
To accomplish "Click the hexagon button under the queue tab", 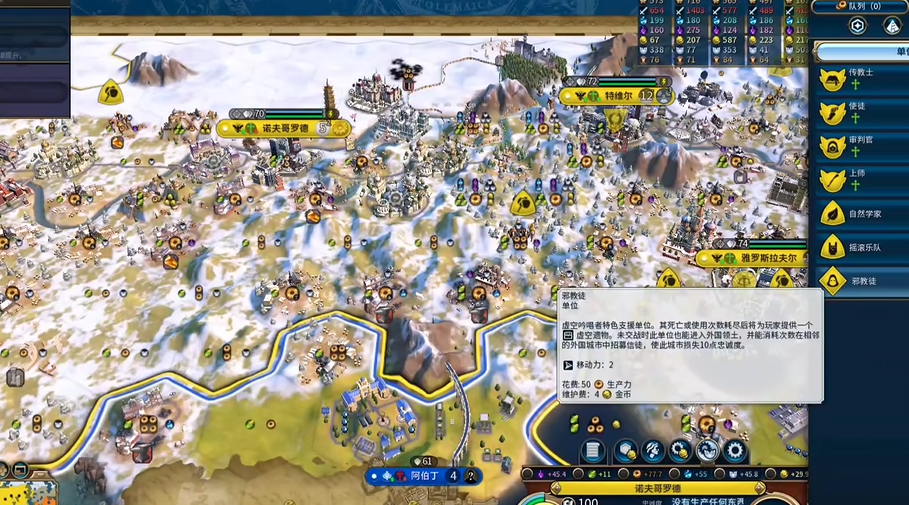I will [857, 26].
